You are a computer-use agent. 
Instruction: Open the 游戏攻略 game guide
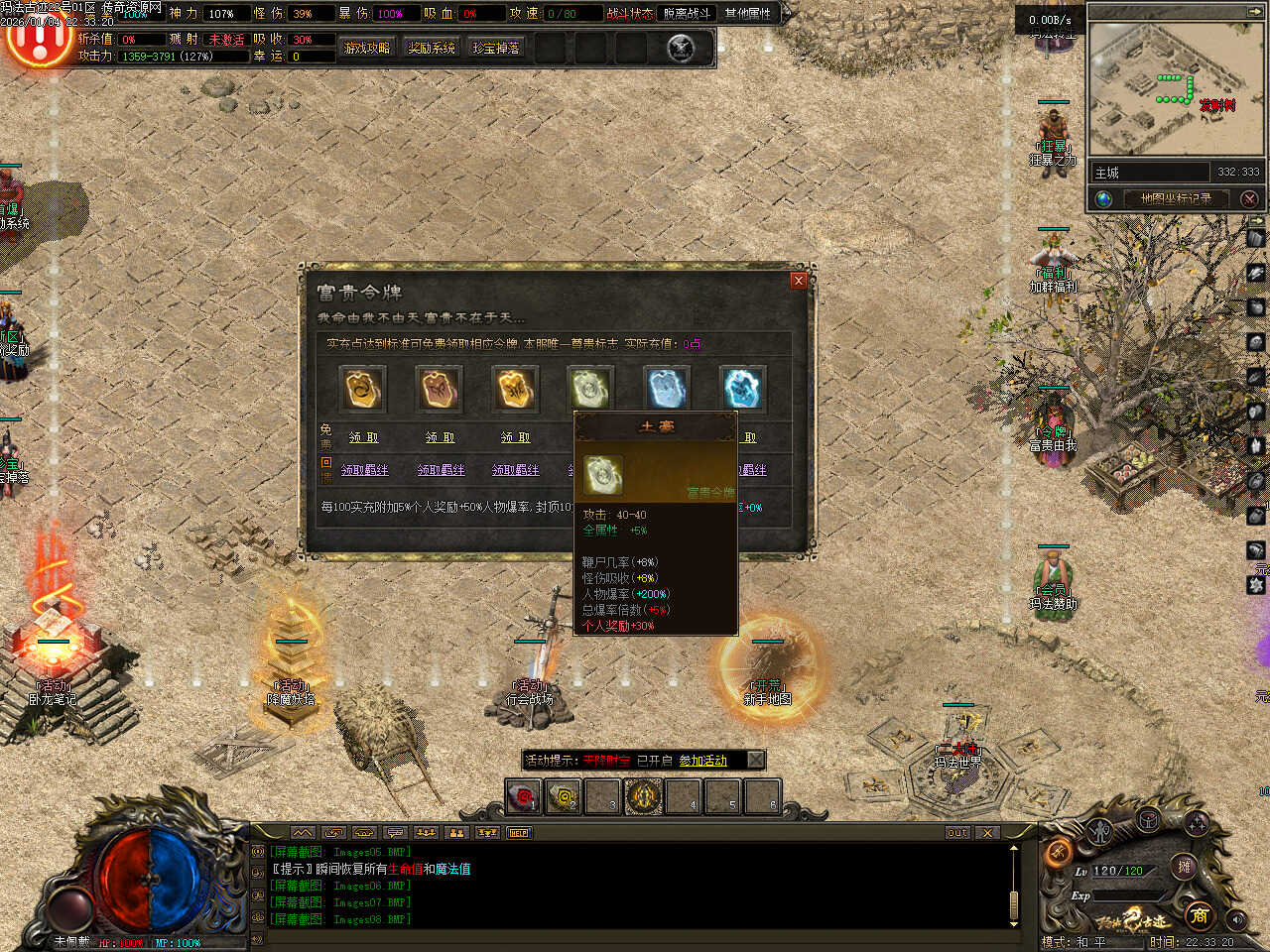point(367,48)
